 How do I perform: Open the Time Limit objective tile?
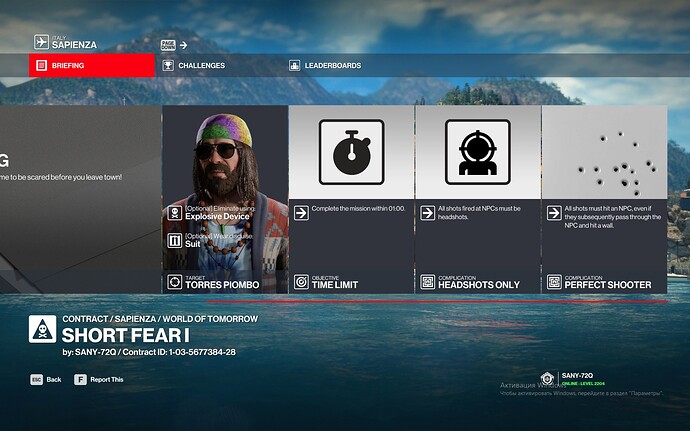point(351,200)
